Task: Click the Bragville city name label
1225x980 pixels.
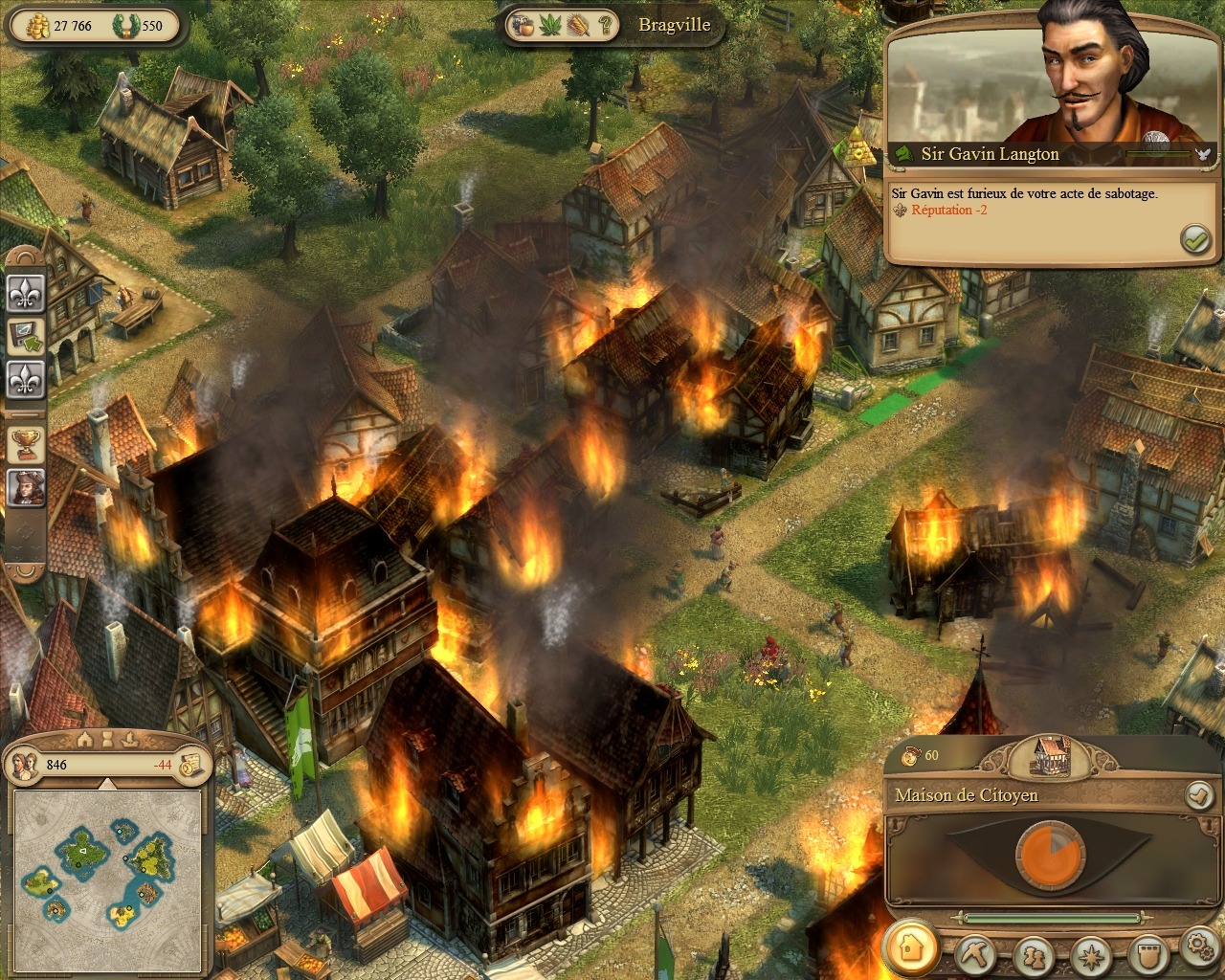Action: [674, 26]
